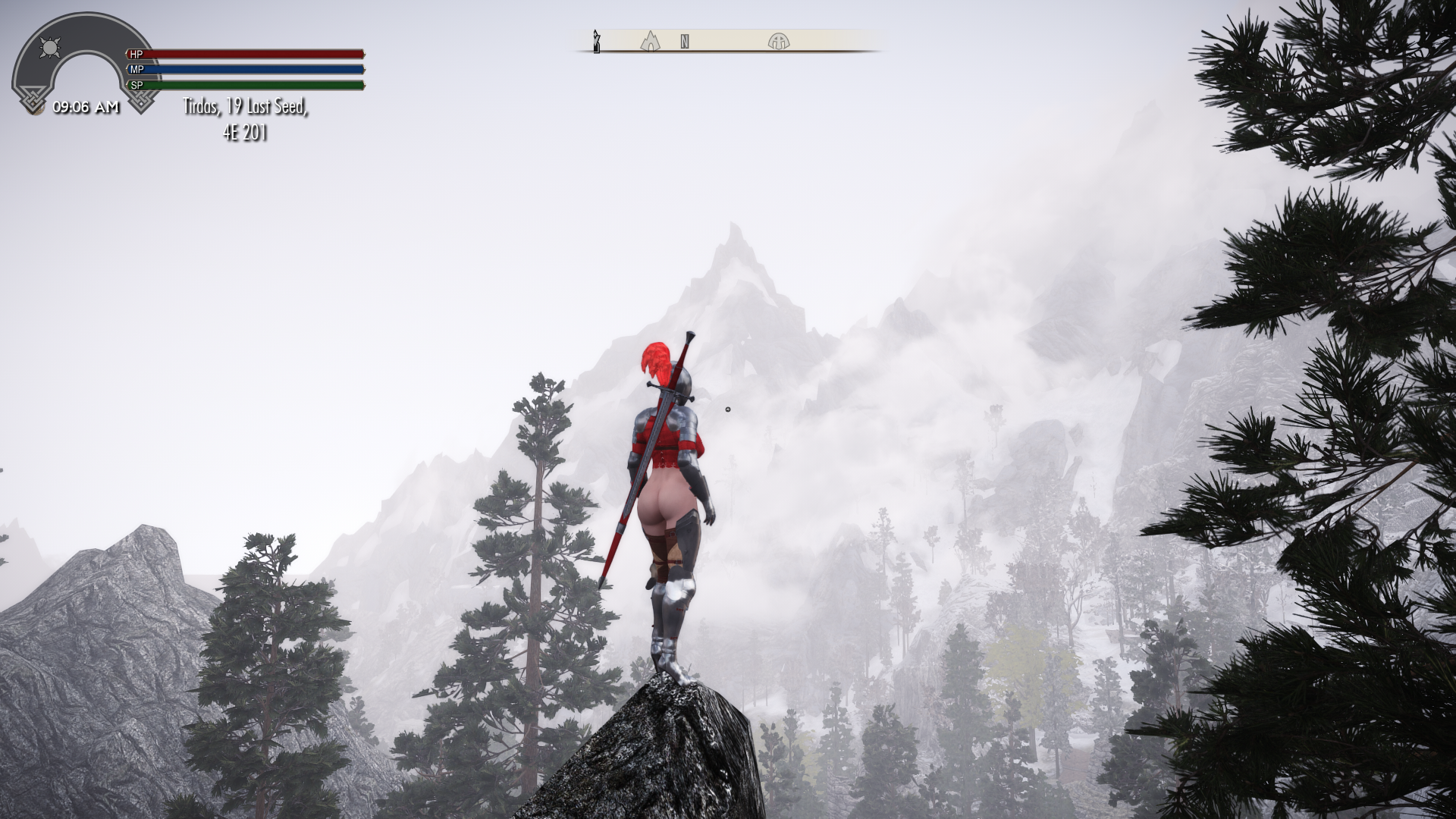Select the town icon on the compass bar
Viewport: 1456px width, 819px height.
(x=651, y=42)
